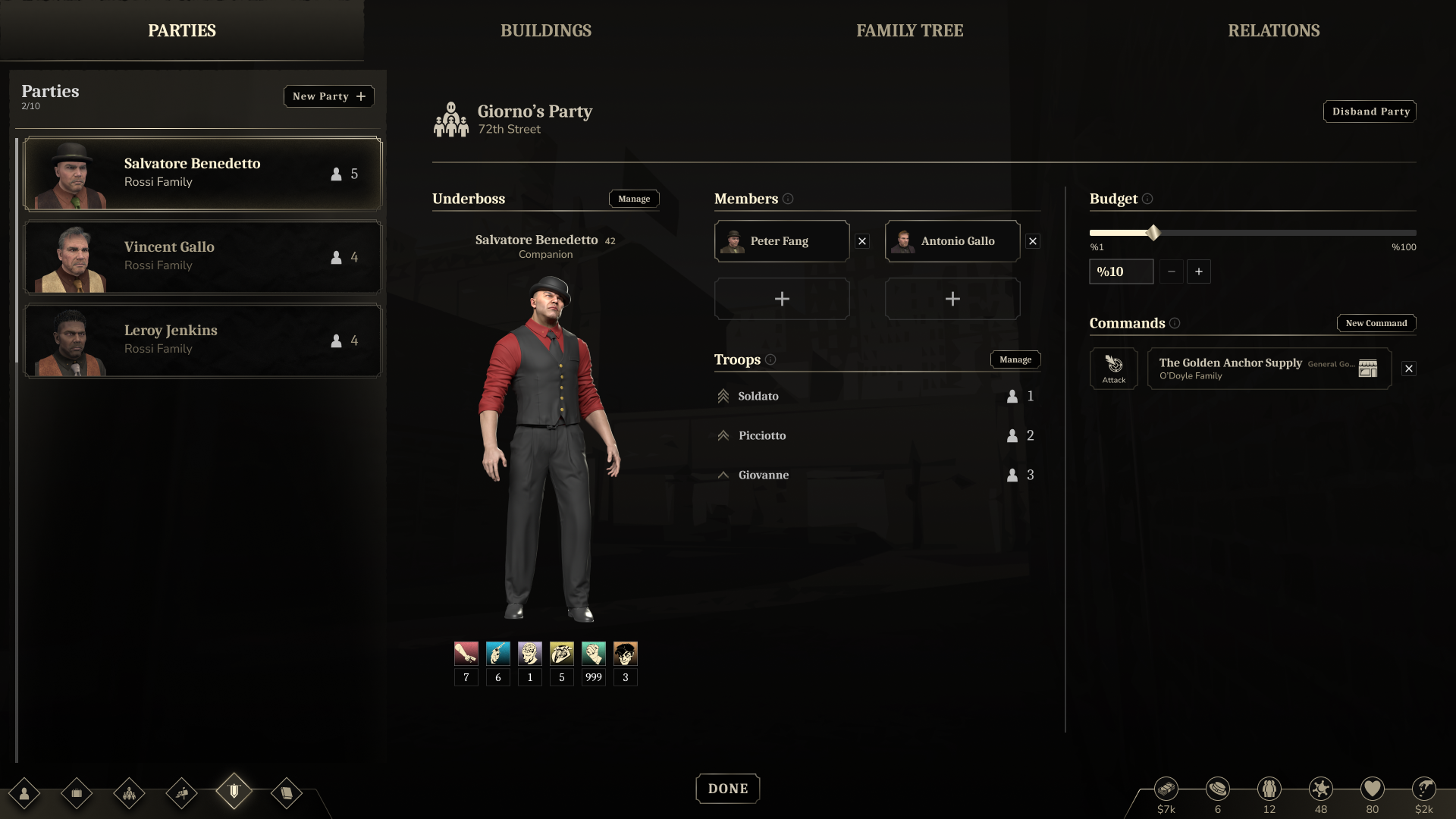Screen dimensions: 1456x819
Task: Click the budget slider handle
Action: (x=1153, y=233)
